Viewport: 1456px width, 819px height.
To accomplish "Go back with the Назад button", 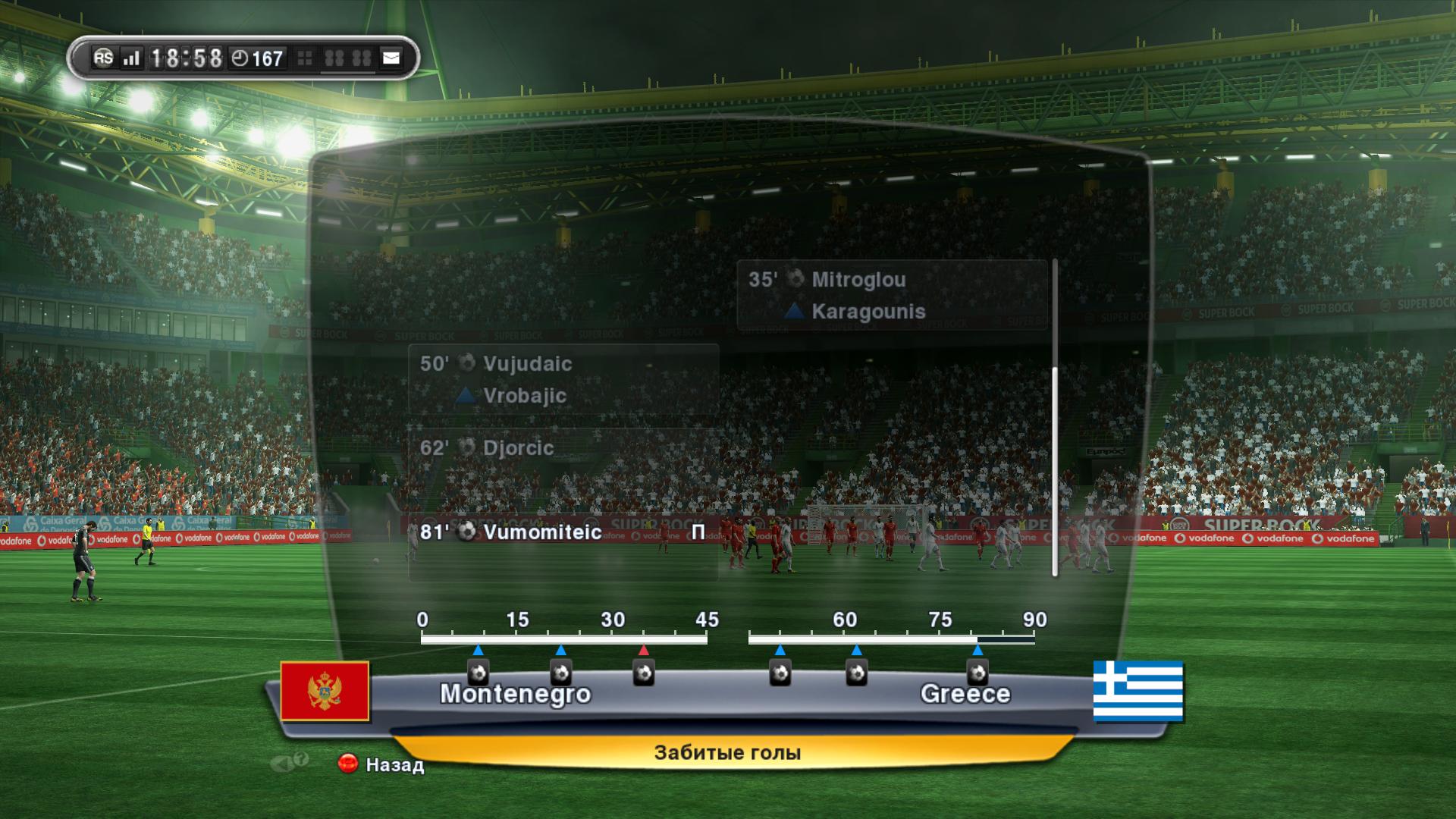I will click(382, 764).
